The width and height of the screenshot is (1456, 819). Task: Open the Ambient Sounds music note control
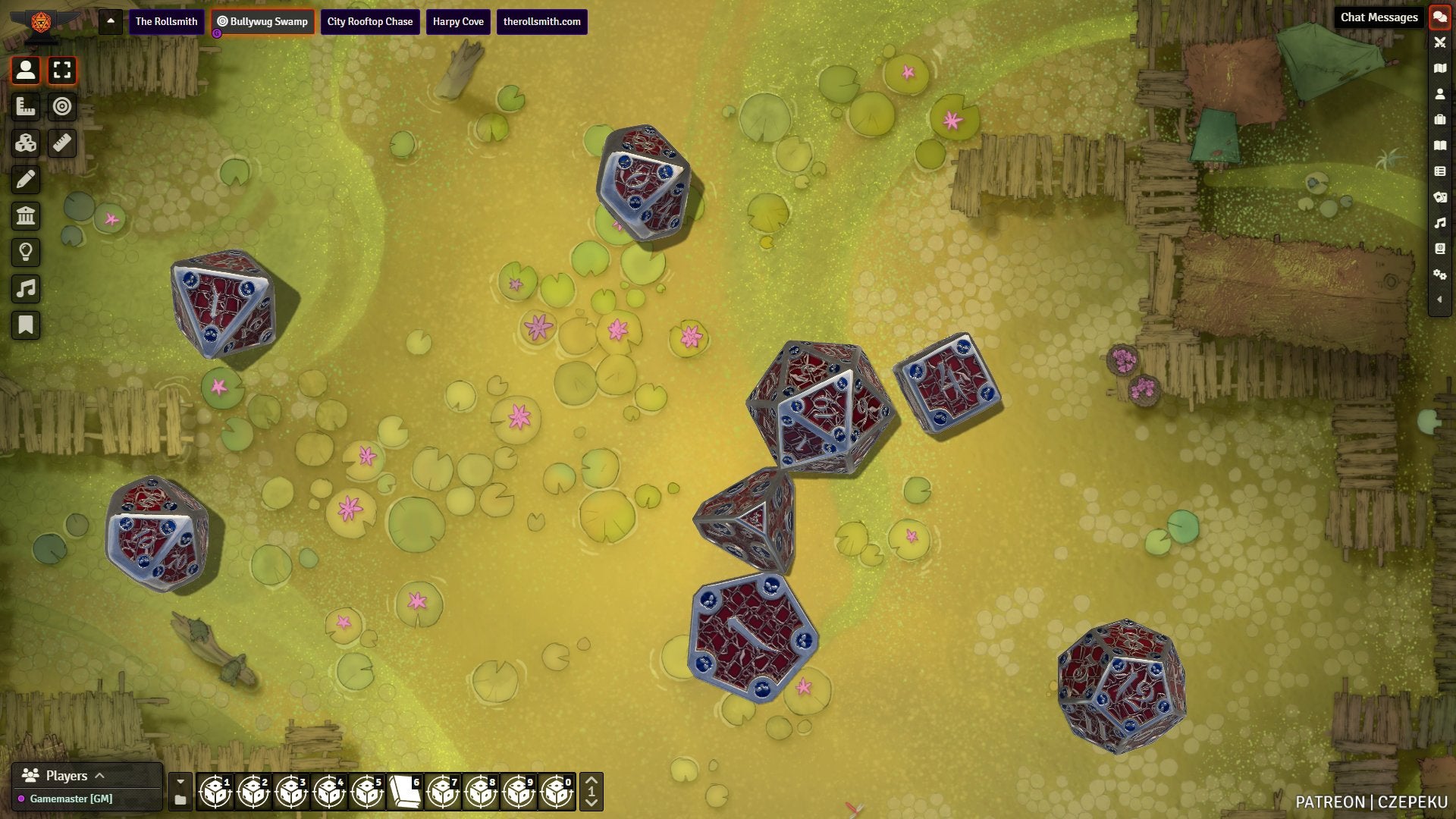pos(26,289)
